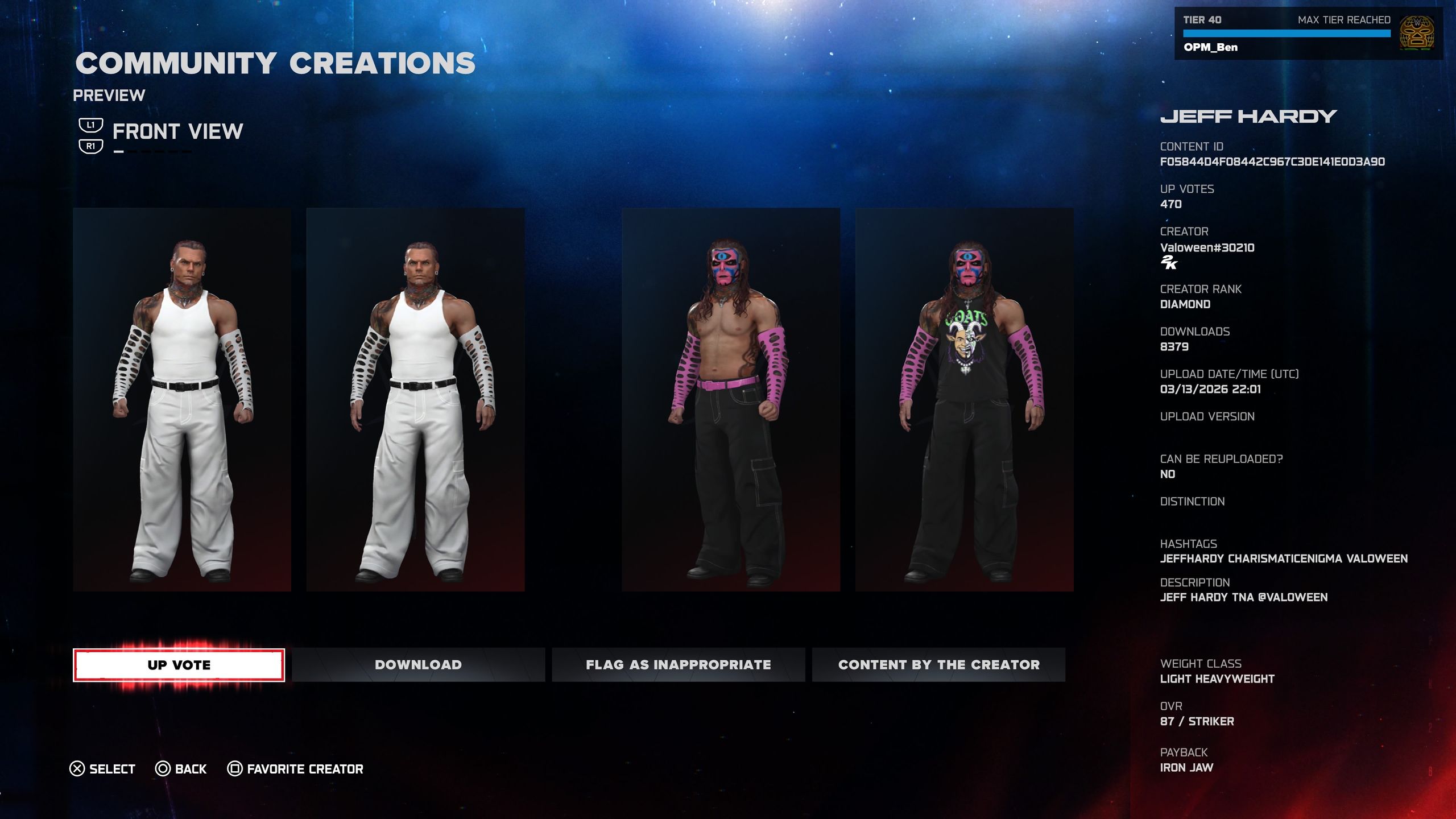The image size is (1456, 819).
Task: Select the shirtless pink face paint attire preview
Action: [x=730, y=399]
